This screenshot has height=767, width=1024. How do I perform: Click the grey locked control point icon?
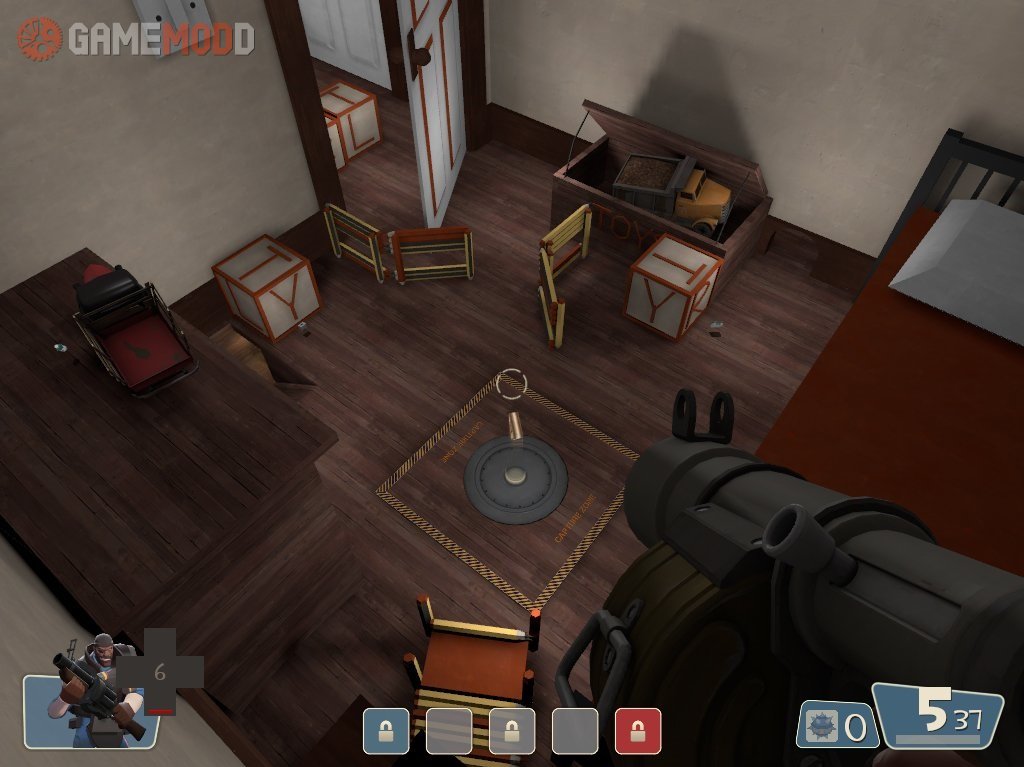512,731
